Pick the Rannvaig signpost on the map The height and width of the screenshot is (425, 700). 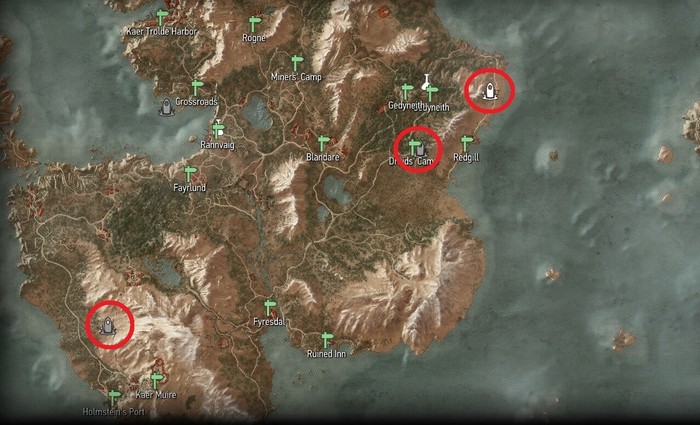[x=218, y=128]
